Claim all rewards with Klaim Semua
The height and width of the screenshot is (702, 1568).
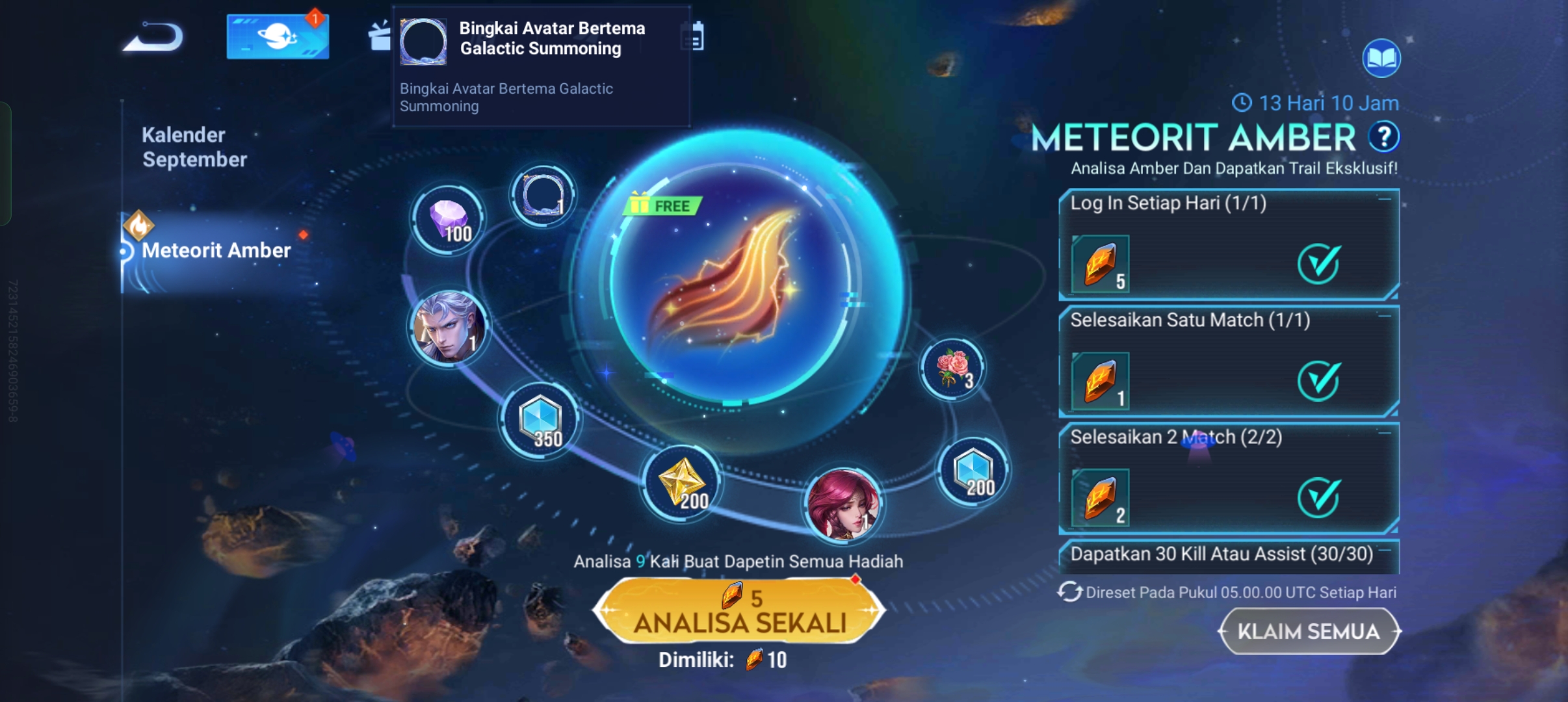click(x=1309, y=631)
